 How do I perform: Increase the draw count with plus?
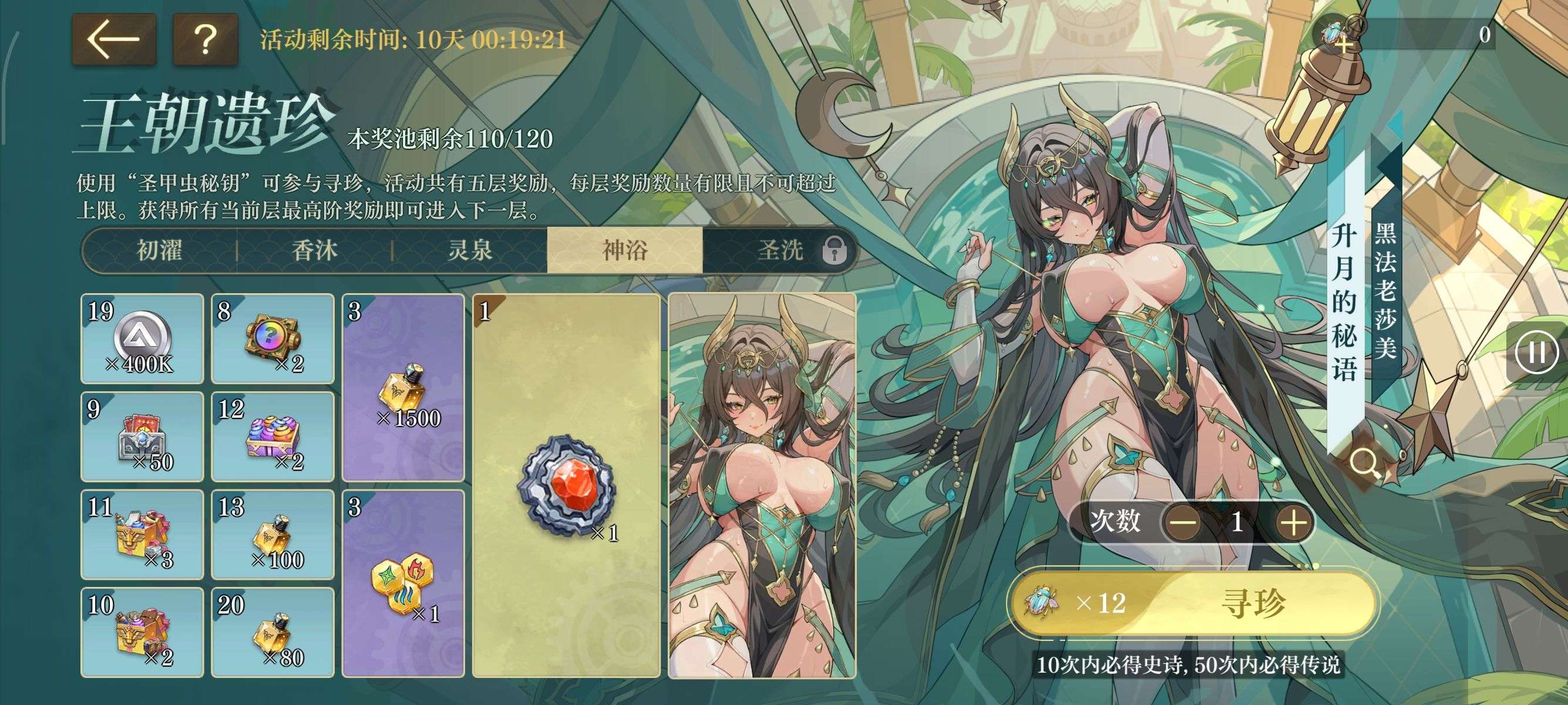[x=1294, y=522]
